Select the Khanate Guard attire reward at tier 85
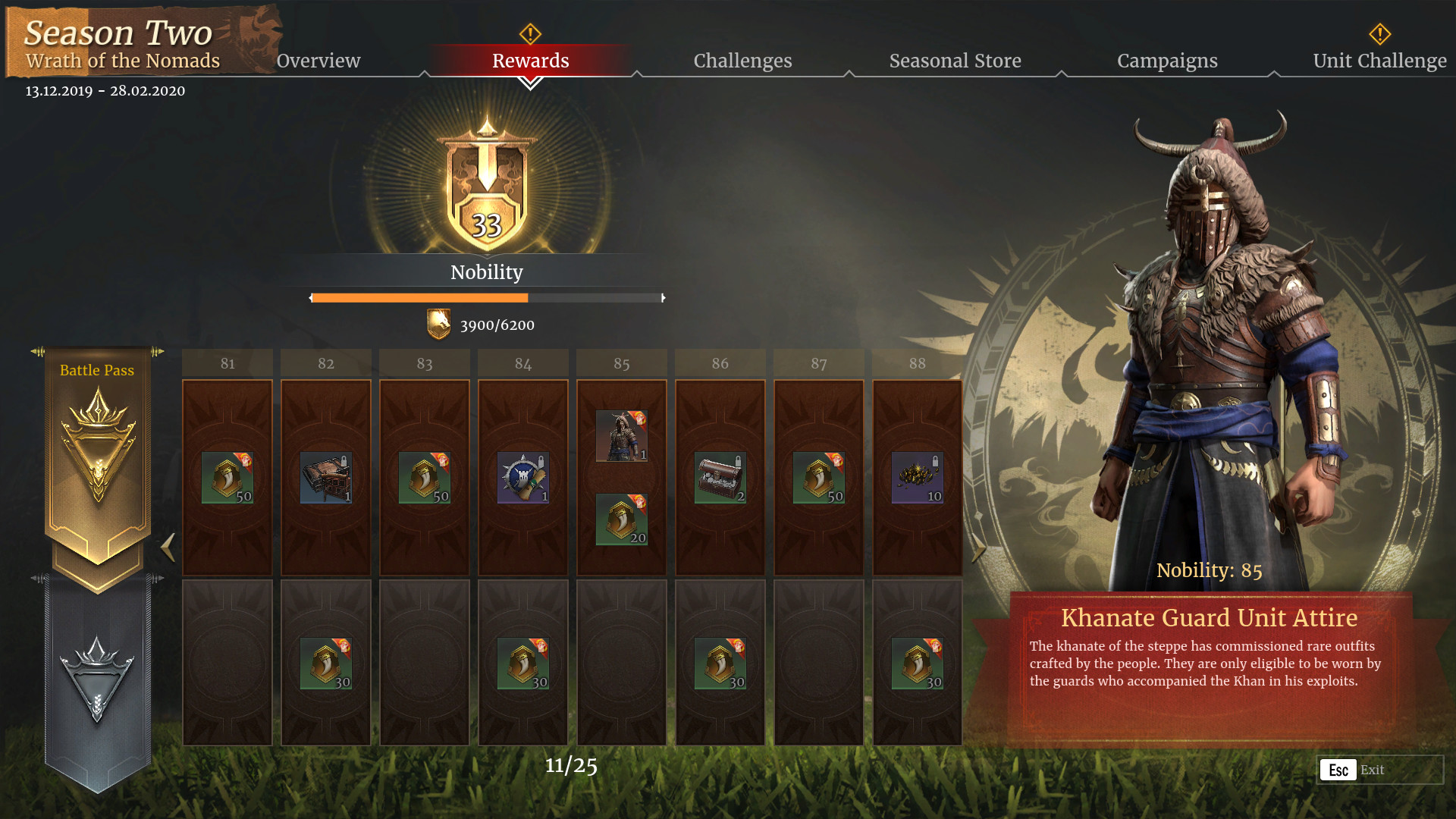 click(x=620, y=434)
